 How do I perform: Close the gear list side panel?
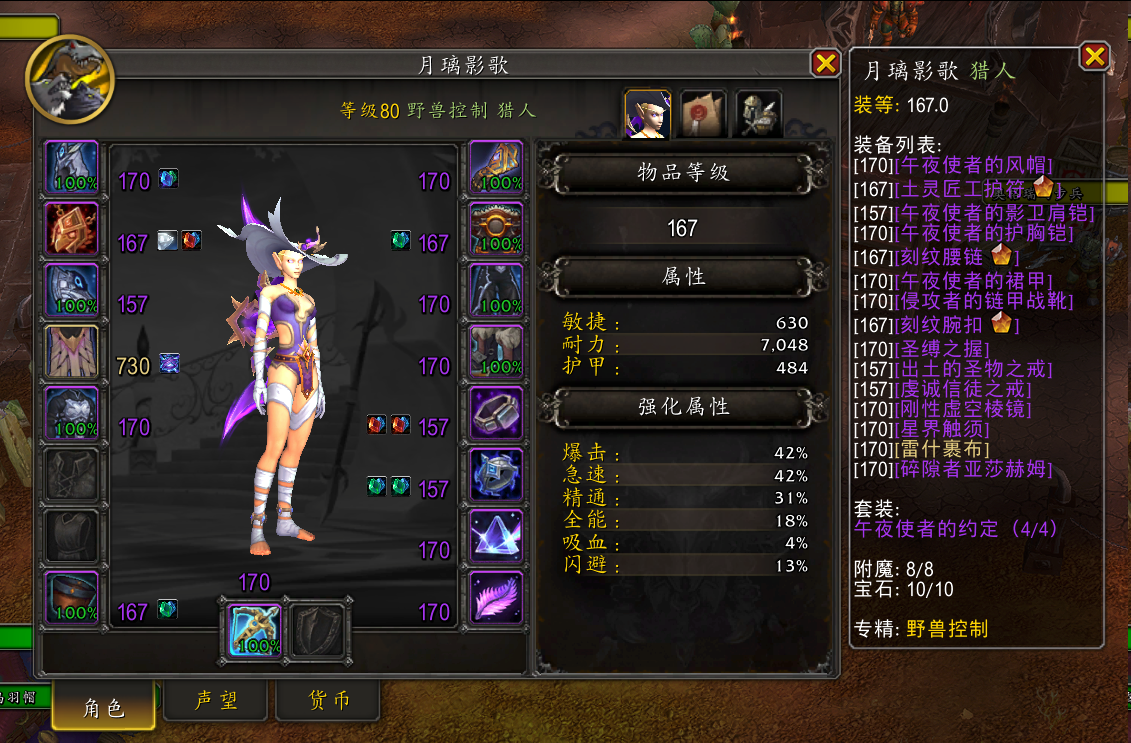[x=1094, y=56]
